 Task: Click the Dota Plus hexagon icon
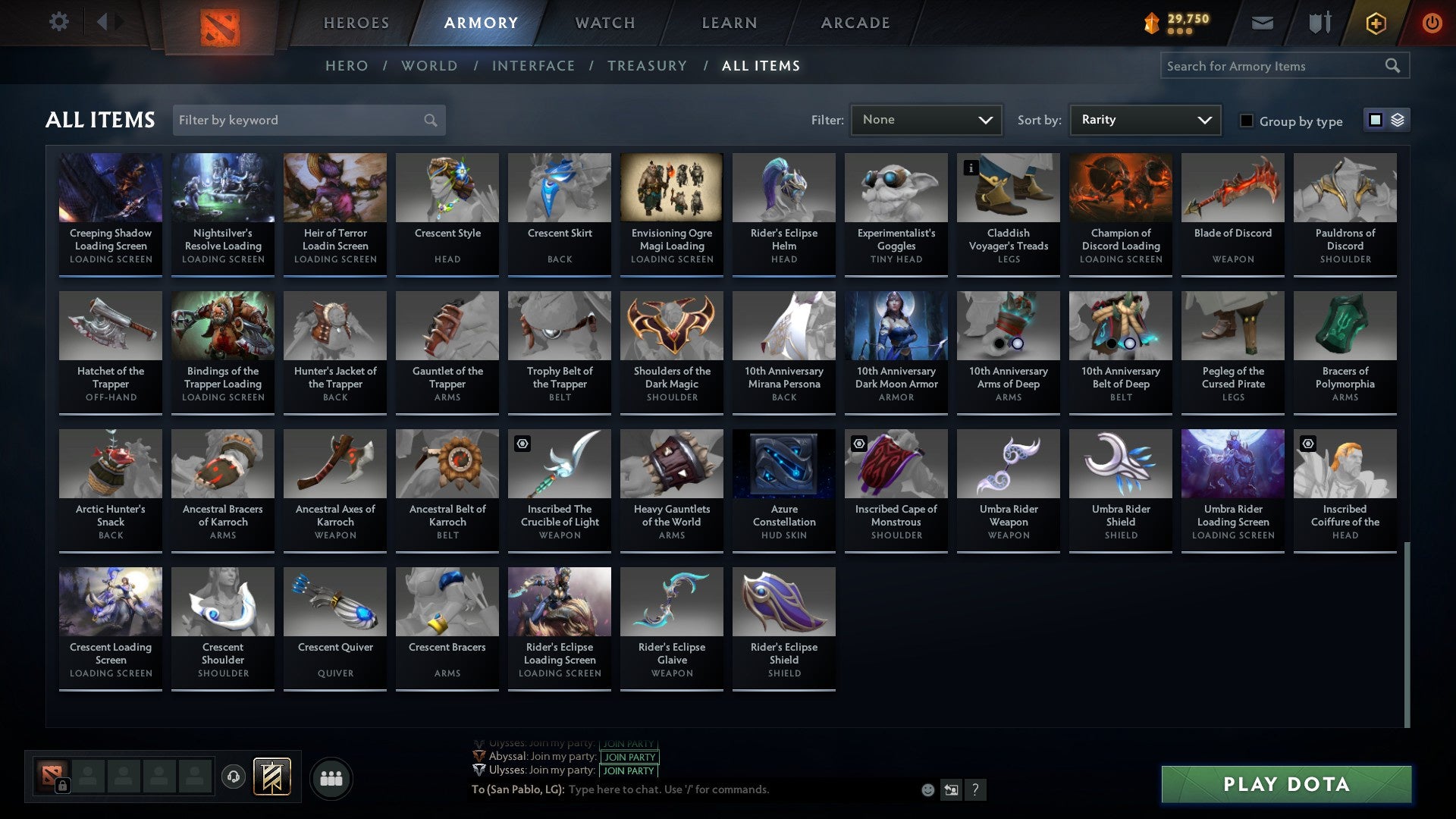click(1375, 23)
